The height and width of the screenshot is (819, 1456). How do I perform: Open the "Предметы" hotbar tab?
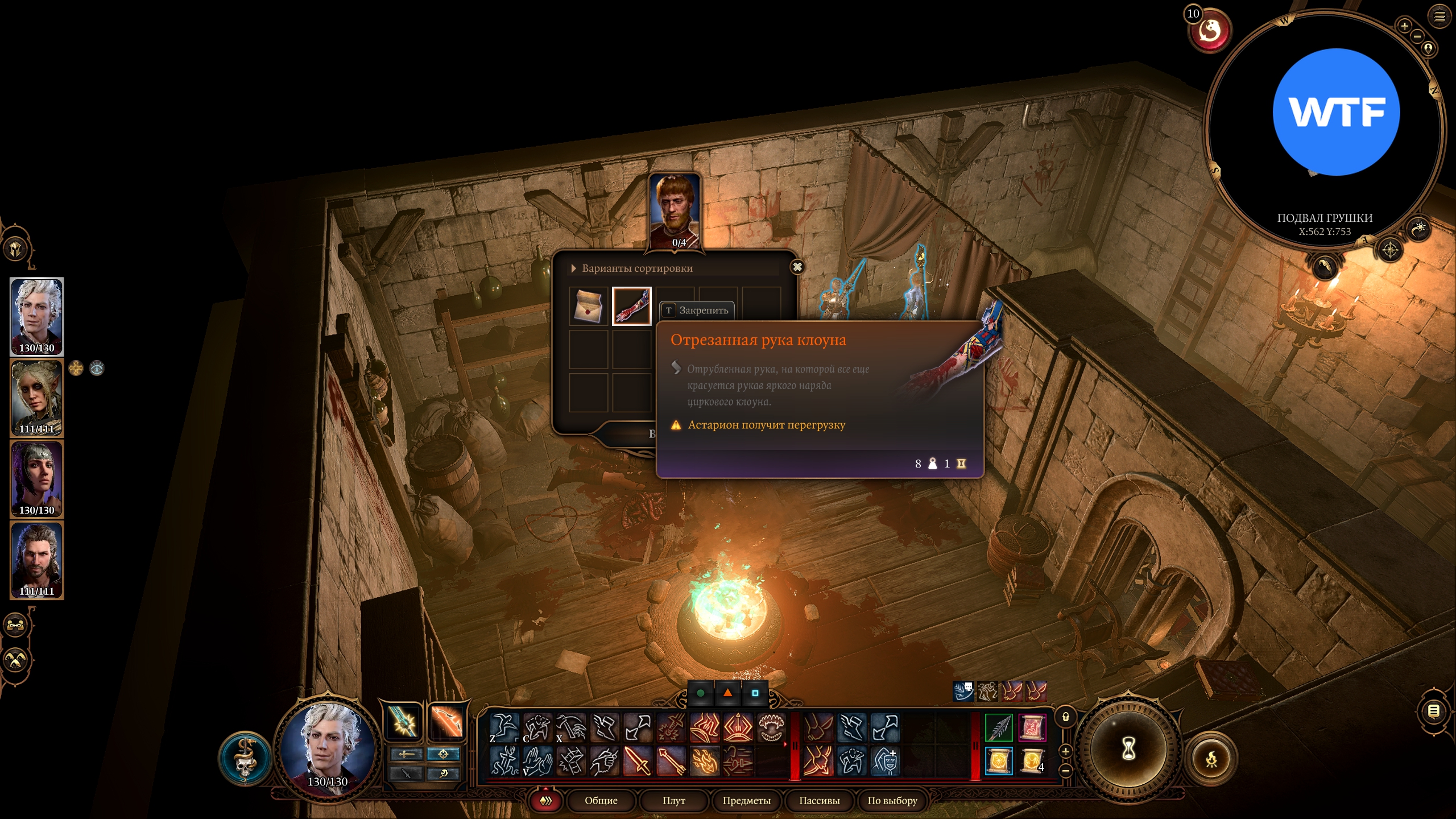(x=746, y=801)
